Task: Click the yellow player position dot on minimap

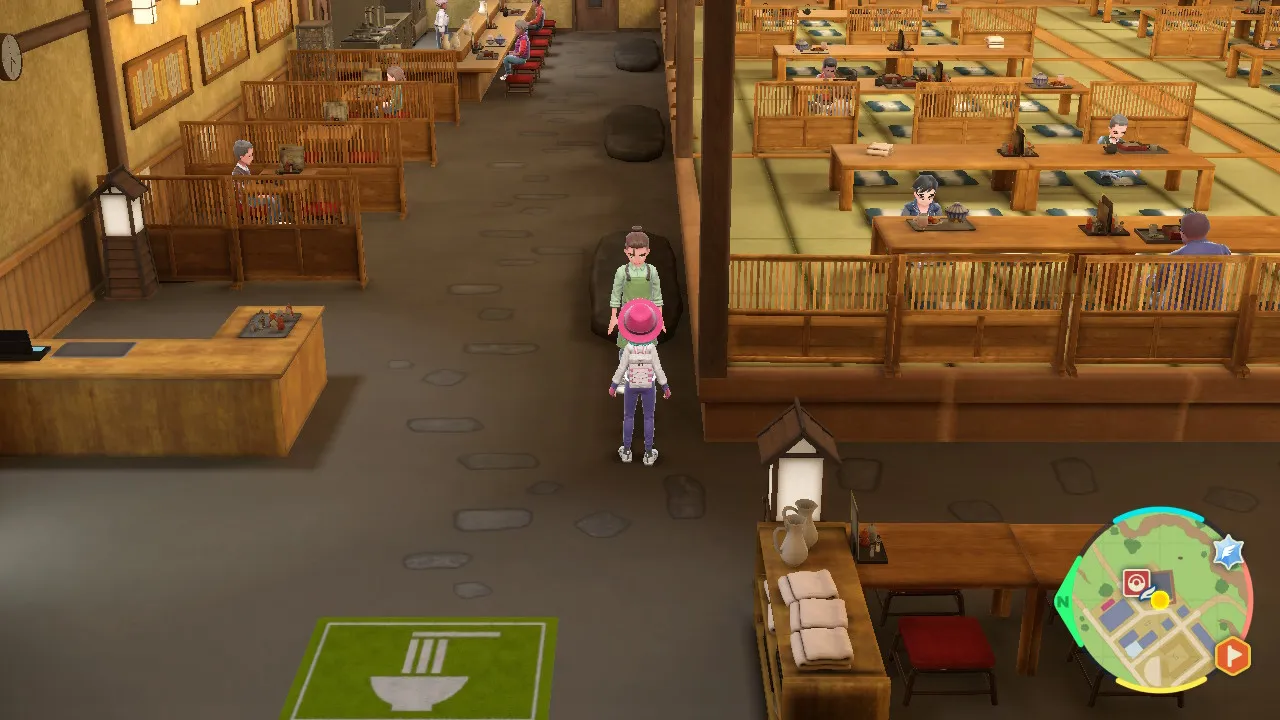Action: 1160,600
